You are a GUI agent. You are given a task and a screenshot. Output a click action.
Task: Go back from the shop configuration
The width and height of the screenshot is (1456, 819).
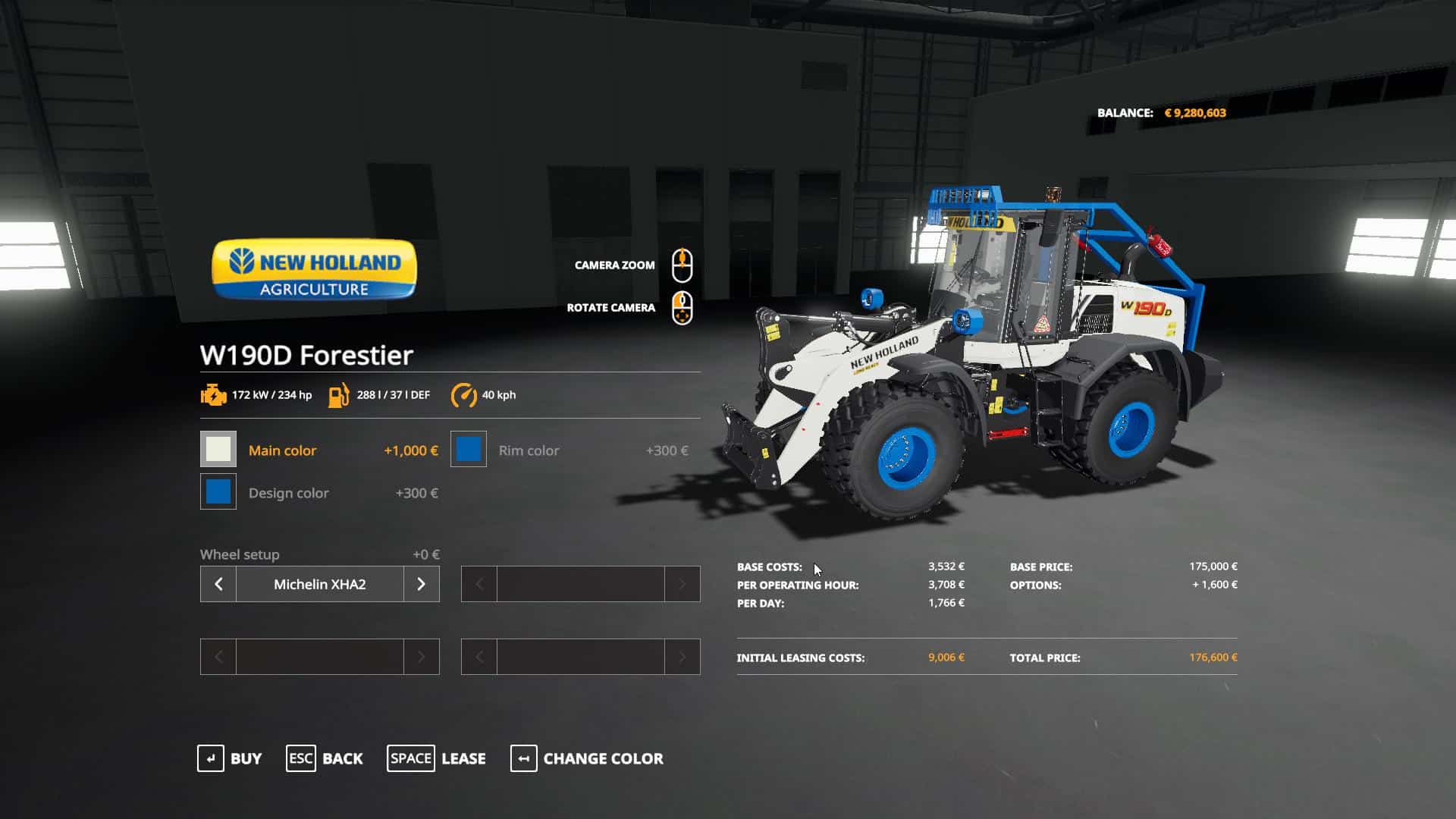pos(325,758)
